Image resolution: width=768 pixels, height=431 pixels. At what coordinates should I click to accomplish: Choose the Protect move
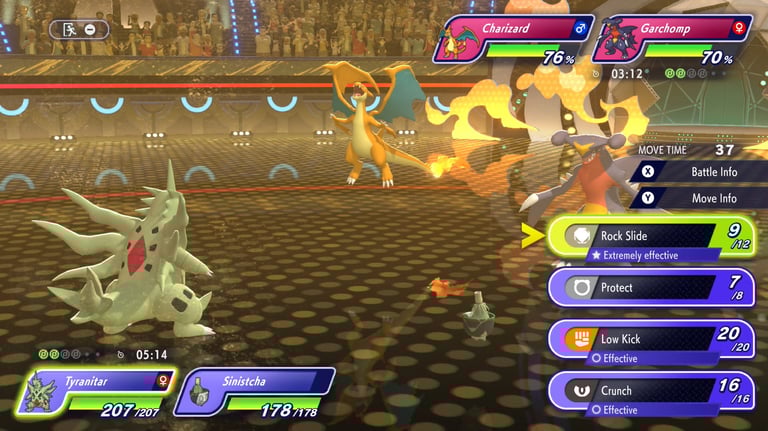(650, 288)
